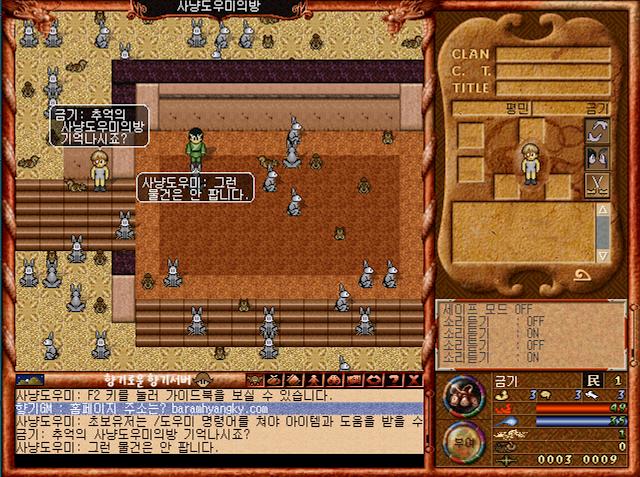The image size is (640, 477).
Task: Click the down arrow of the panel scrollbar
Action: pos(603,254)
